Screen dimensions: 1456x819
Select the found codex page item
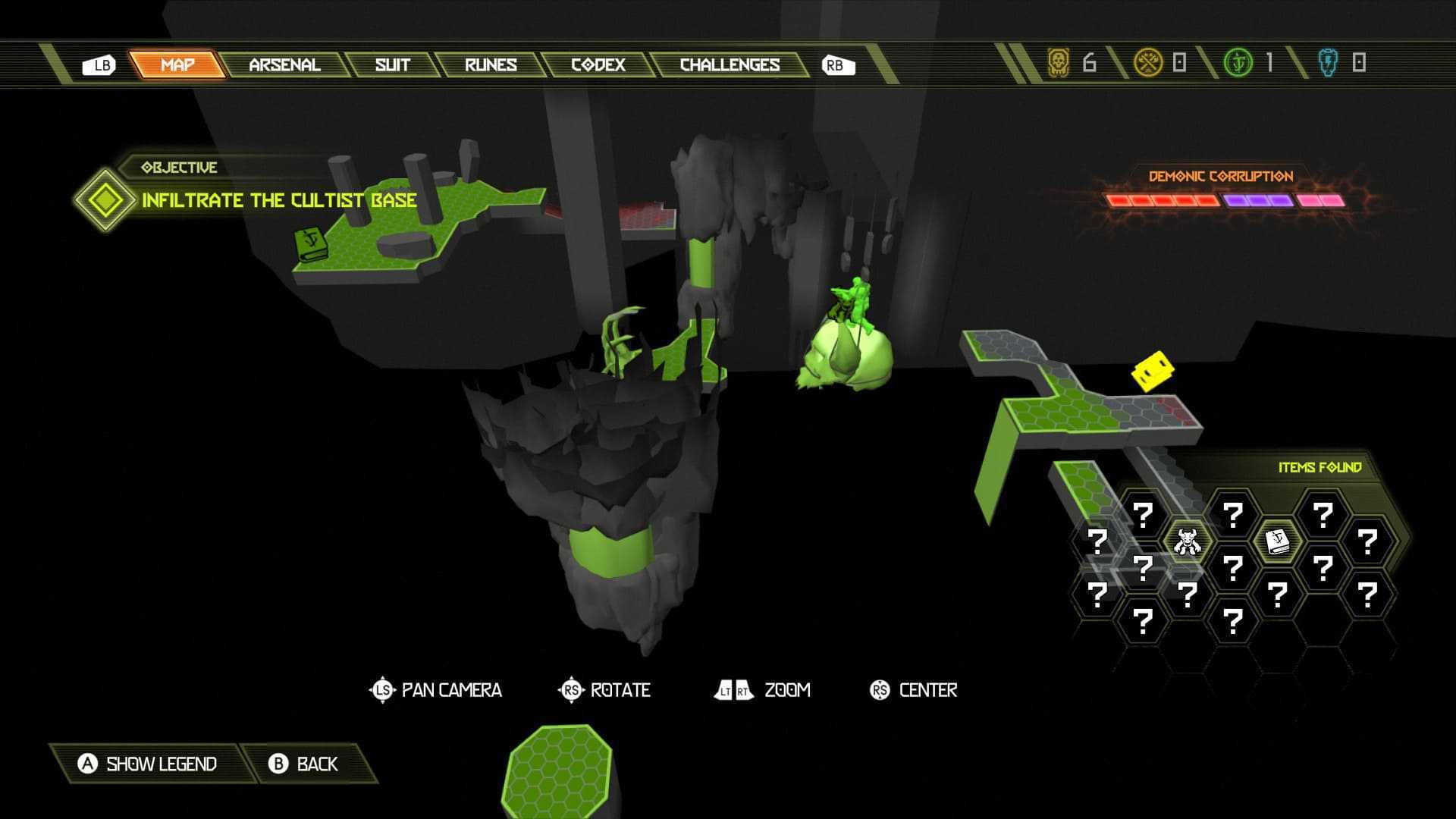[1278, 541]
